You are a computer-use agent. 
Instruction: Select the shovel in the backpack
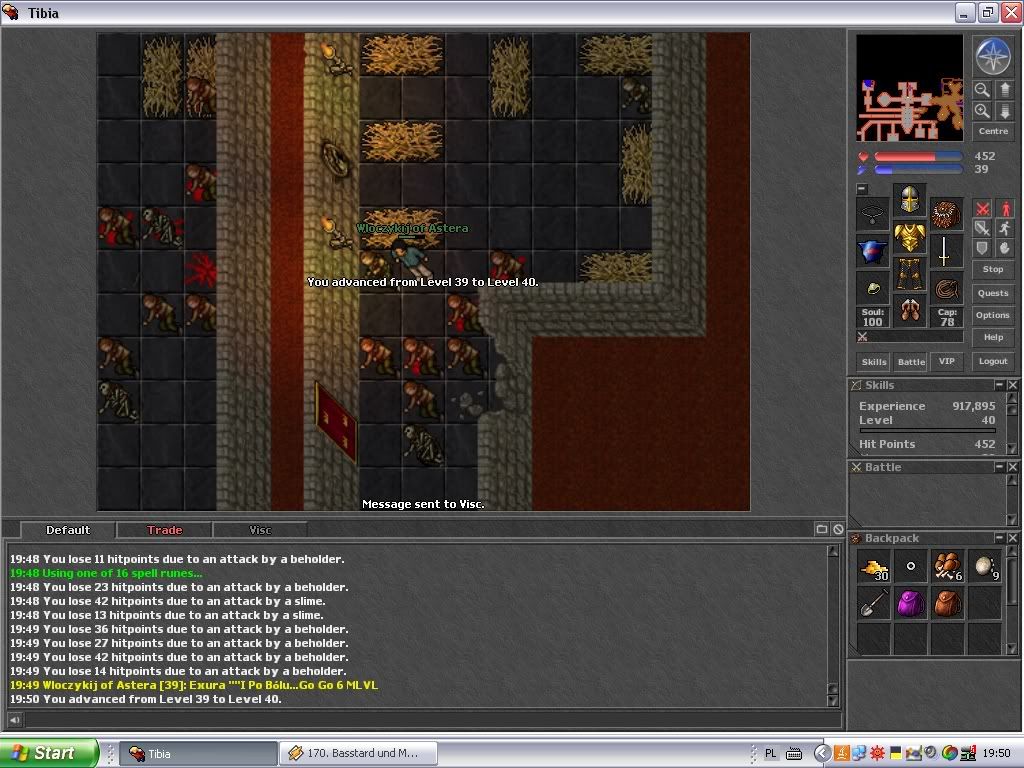874,603
